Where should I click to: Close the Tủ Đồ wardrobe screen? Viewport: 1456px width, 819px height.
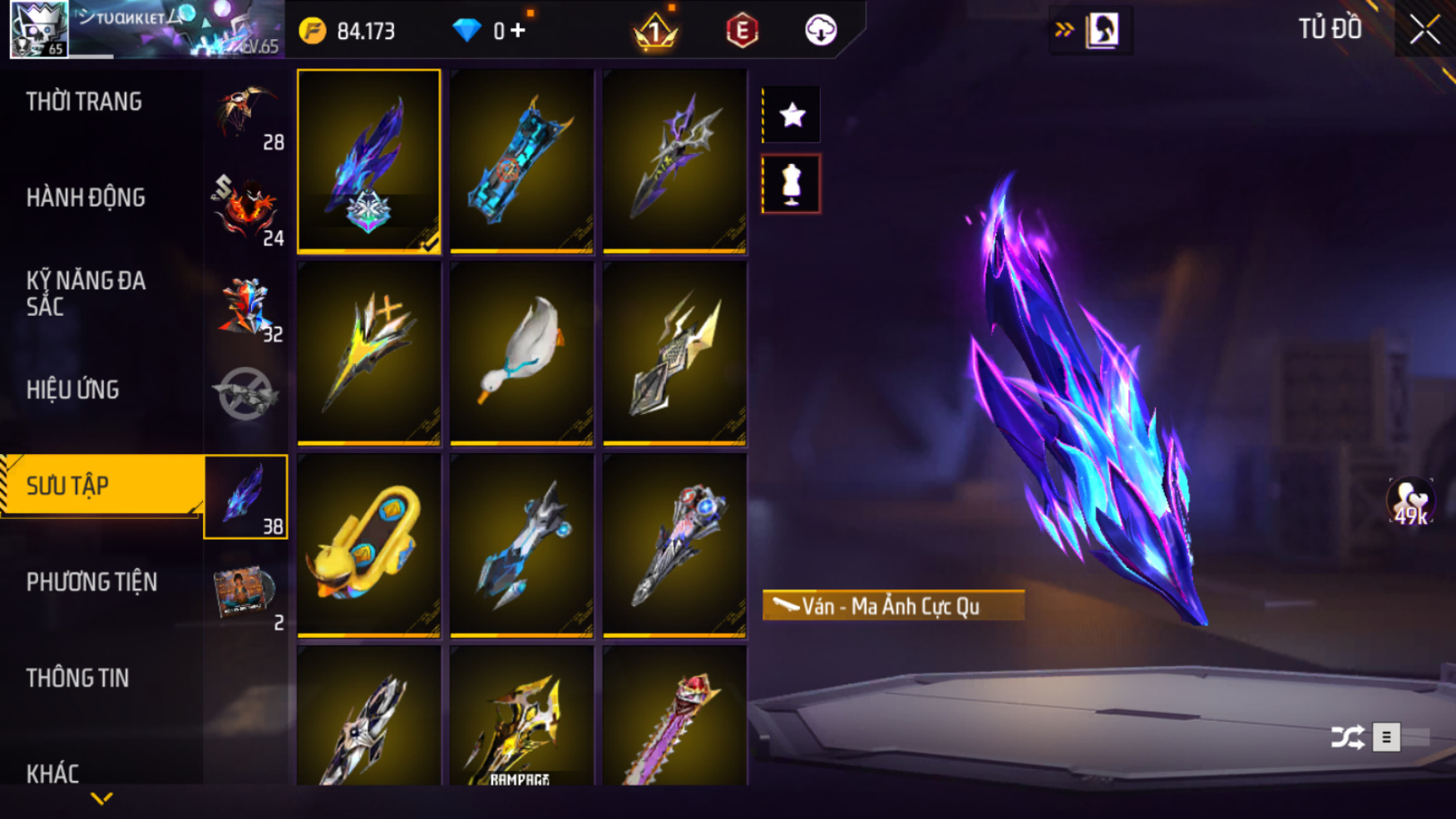click(x=1424, y=30)
